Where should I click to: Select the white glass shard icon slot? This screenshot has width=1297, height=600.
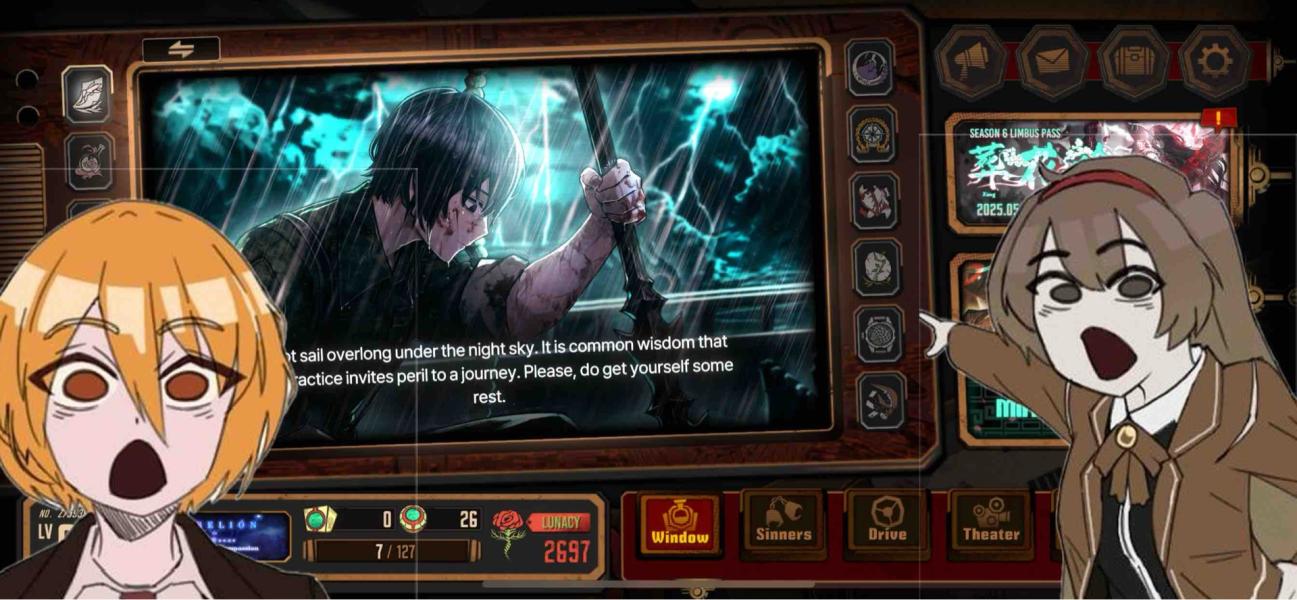click(88, 94)
